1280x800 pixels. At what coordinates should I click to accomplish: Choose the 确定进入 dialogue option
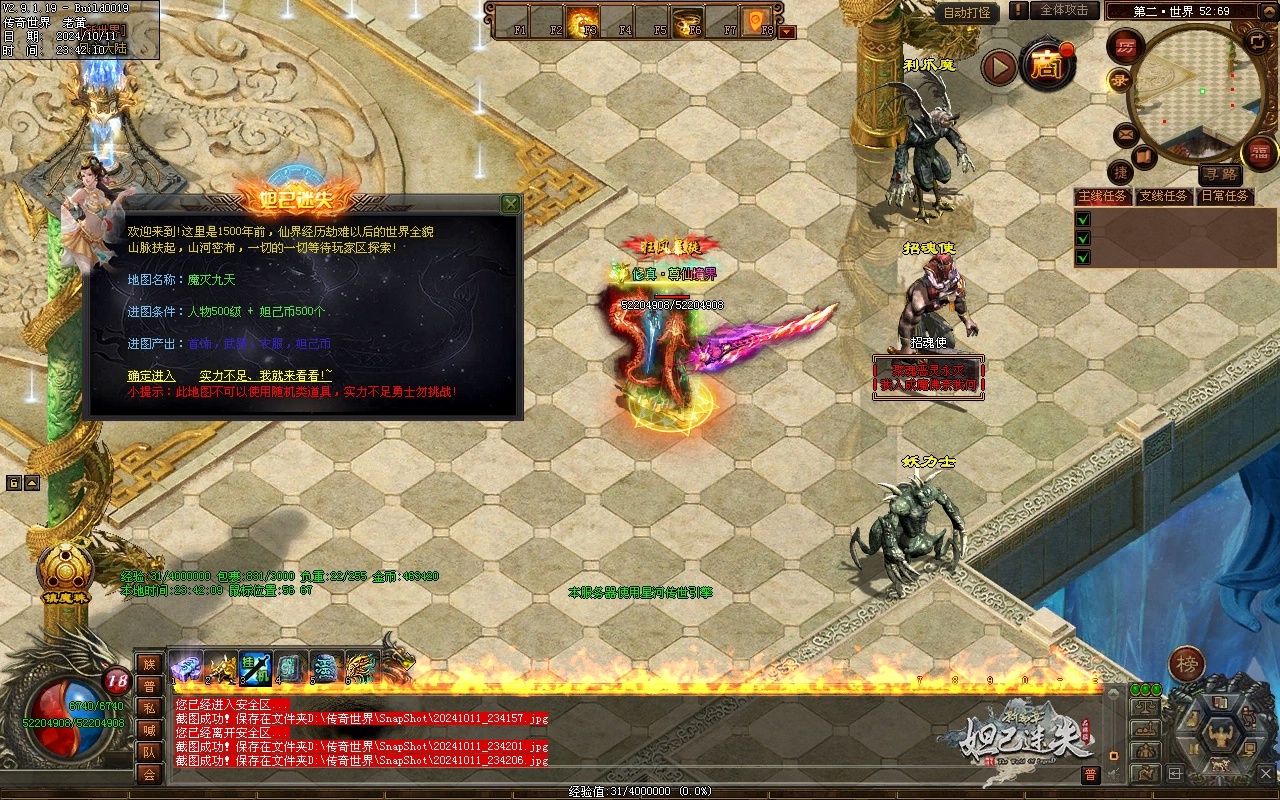coord(151,375)
